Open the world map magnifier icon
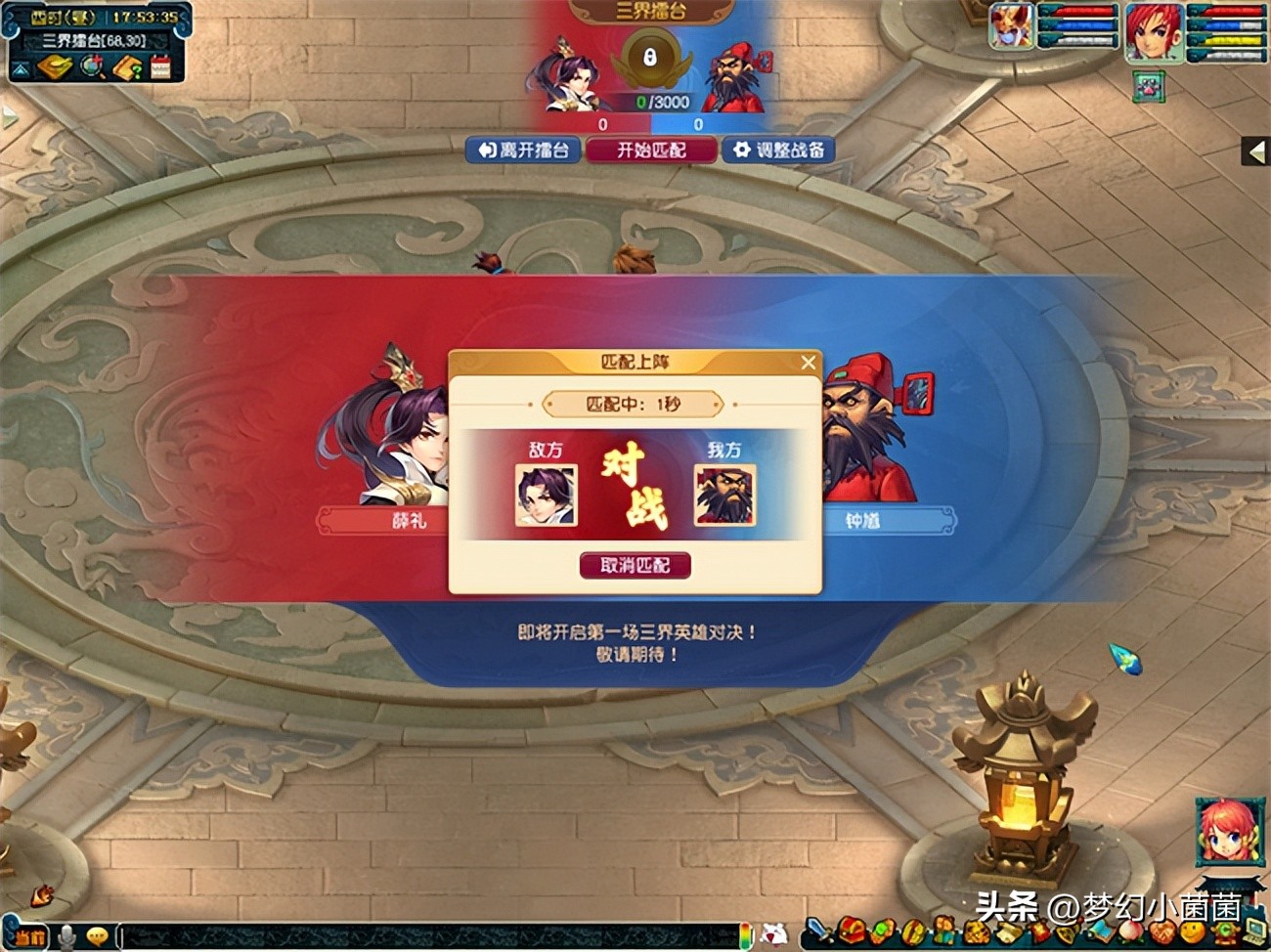The height and width of the screenshot is (952, 1271). pyautogui.click(x=94, y=66)
